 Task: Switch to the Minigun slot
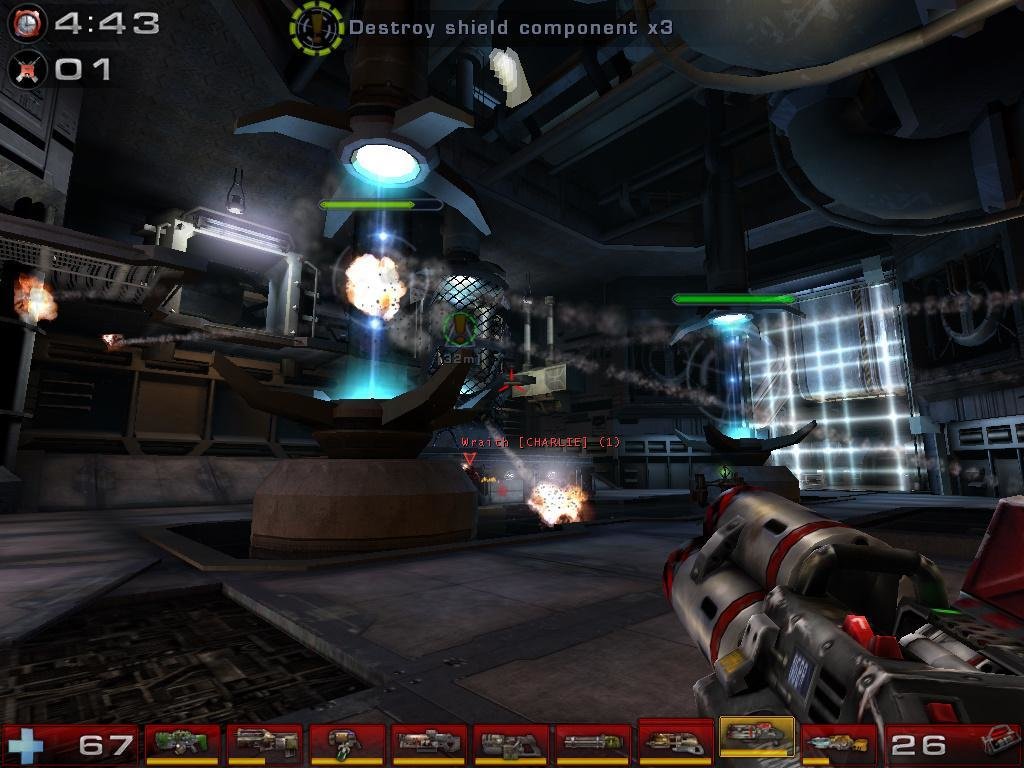point(593,744)
